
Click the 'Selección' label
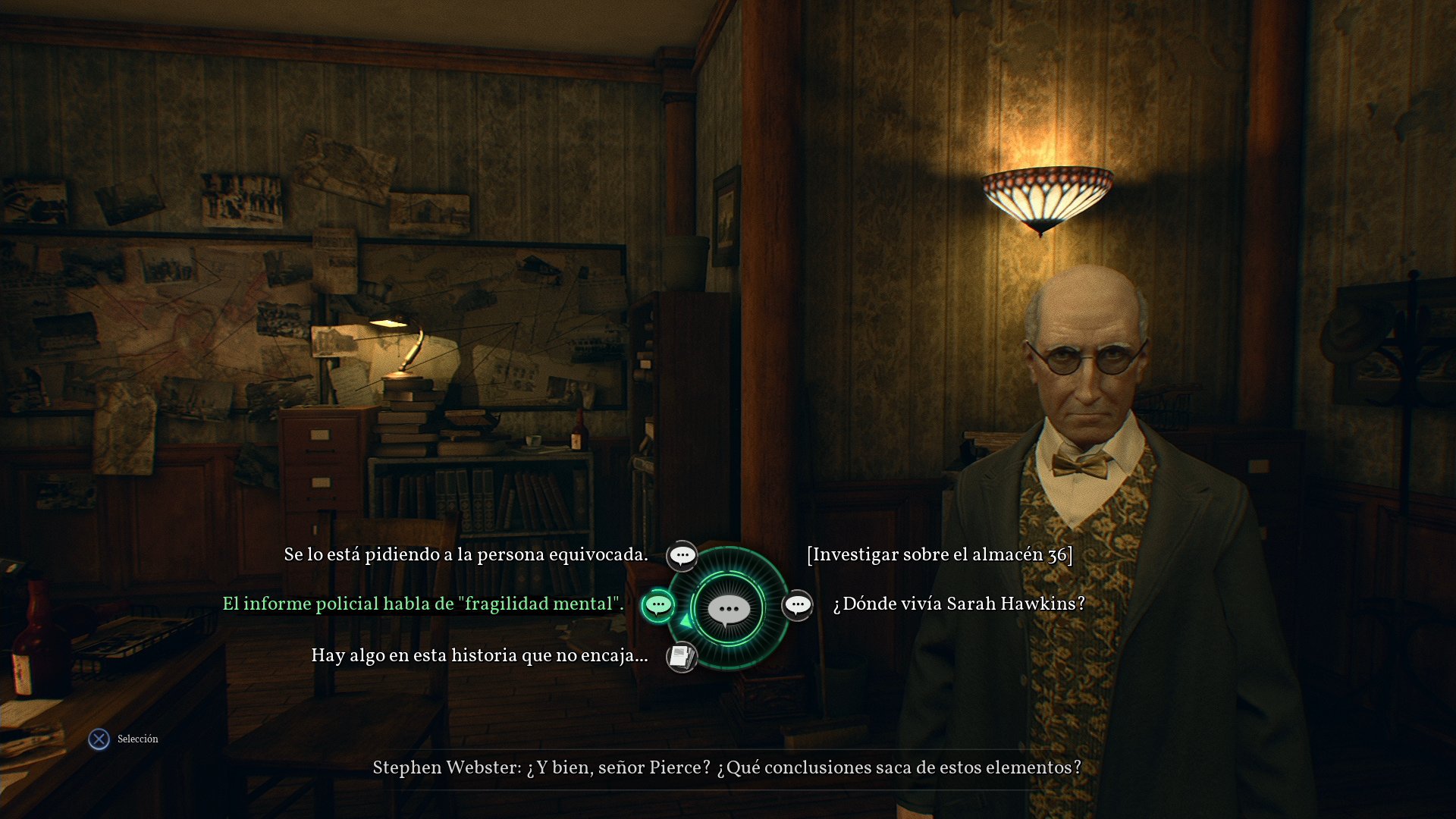(x=136, y=739)
